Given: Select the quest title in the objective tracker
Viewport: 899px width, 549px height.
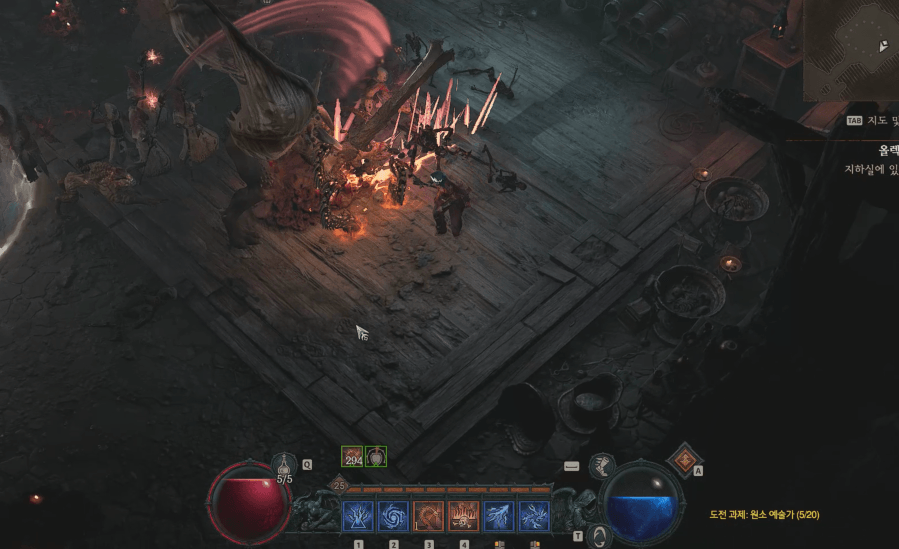Looking at the screenshot, I should (x=886, y=150).
